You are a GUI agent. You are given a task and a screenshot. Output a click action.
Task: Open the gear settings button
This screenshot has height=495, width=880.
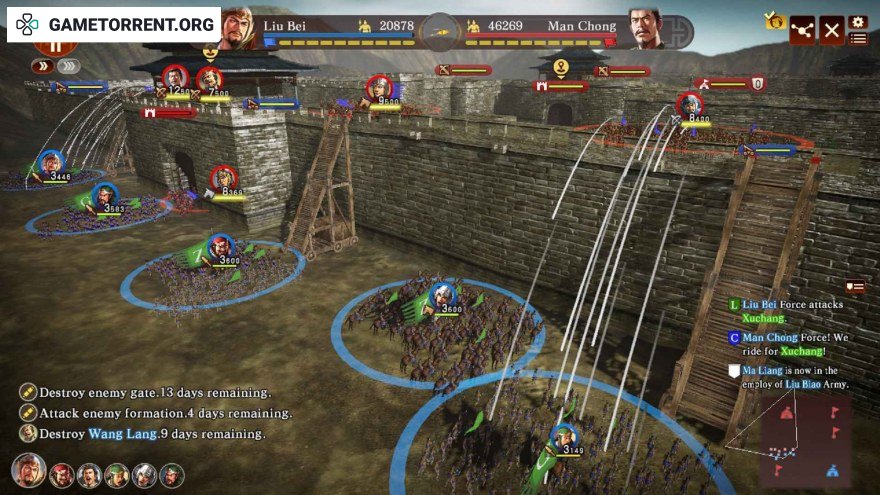point(857,21)
